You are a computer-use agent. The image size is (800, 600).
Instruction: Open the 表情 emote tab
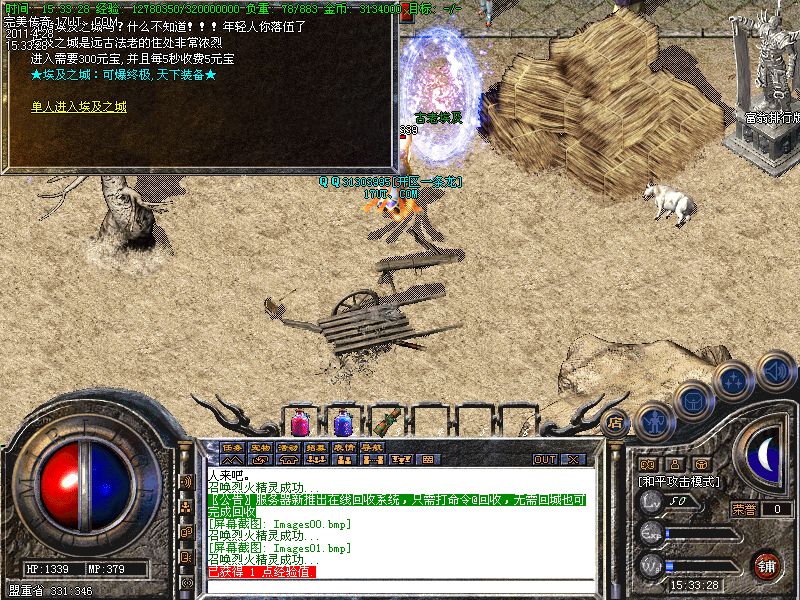pyautogui.click(x=344, y=447)
